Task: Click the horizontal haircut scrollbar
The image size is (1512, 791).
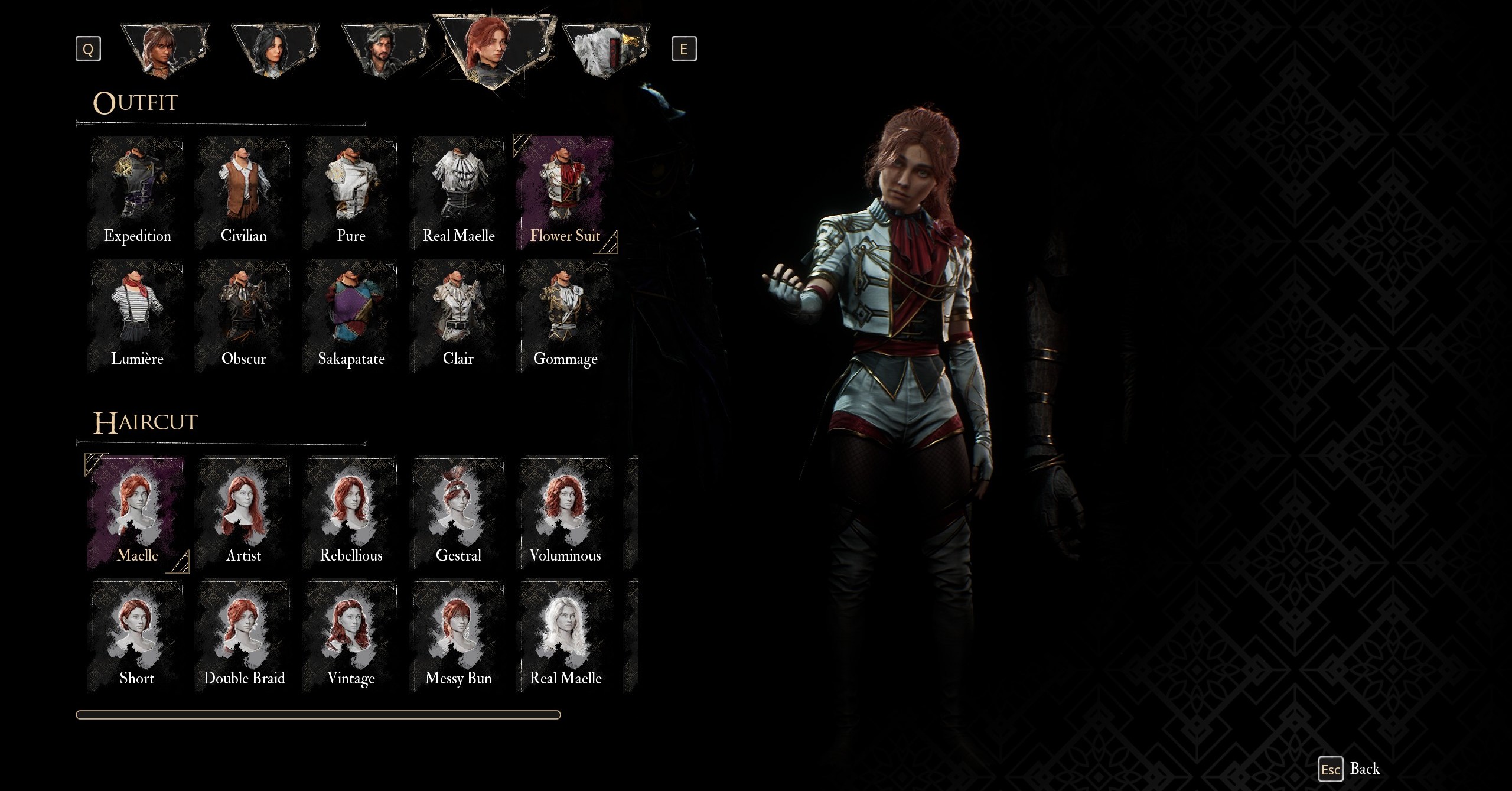Action: (x=318, y=715)
